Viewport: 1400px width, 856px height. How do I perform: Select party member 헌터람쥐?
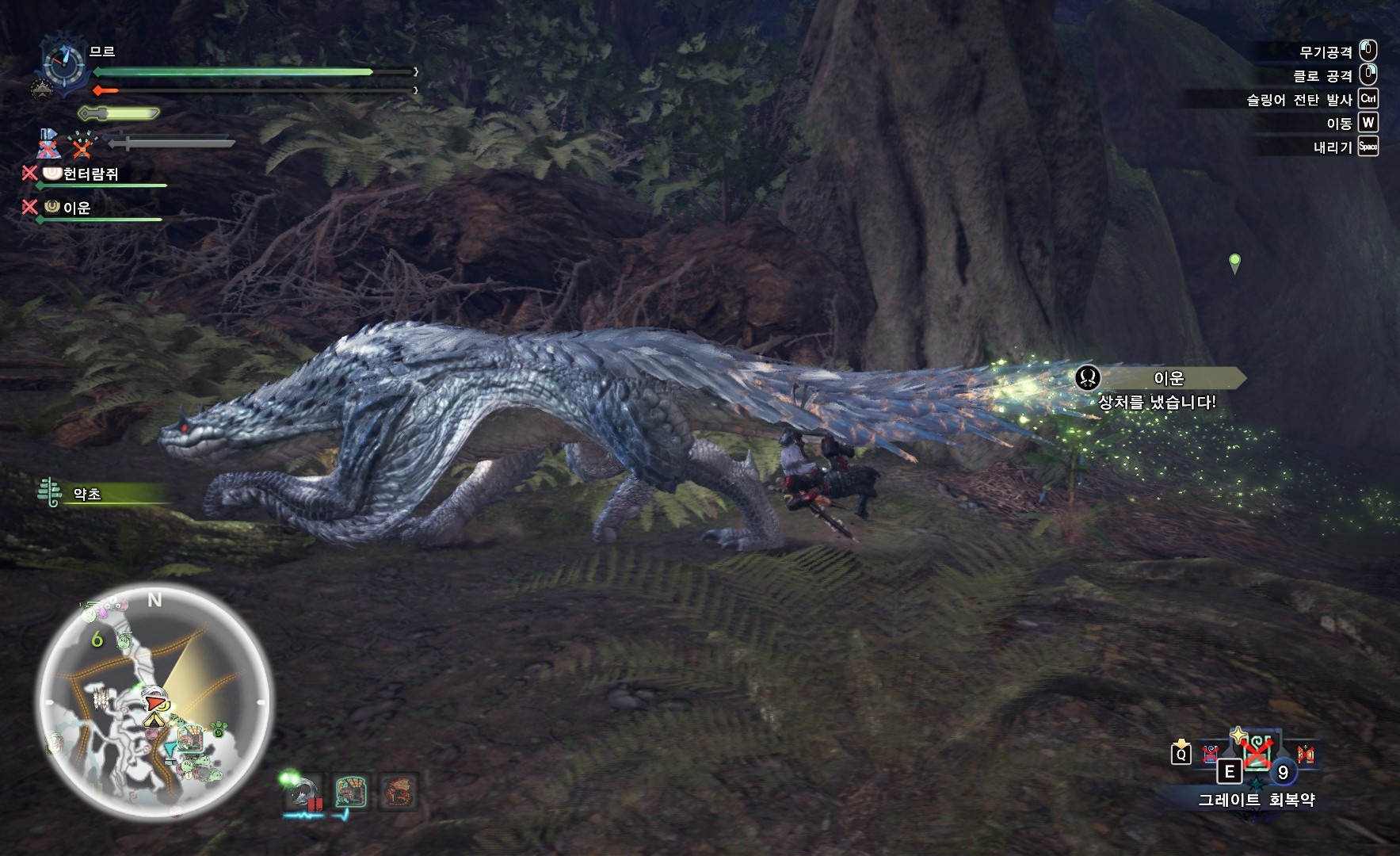tap(90, 174)
